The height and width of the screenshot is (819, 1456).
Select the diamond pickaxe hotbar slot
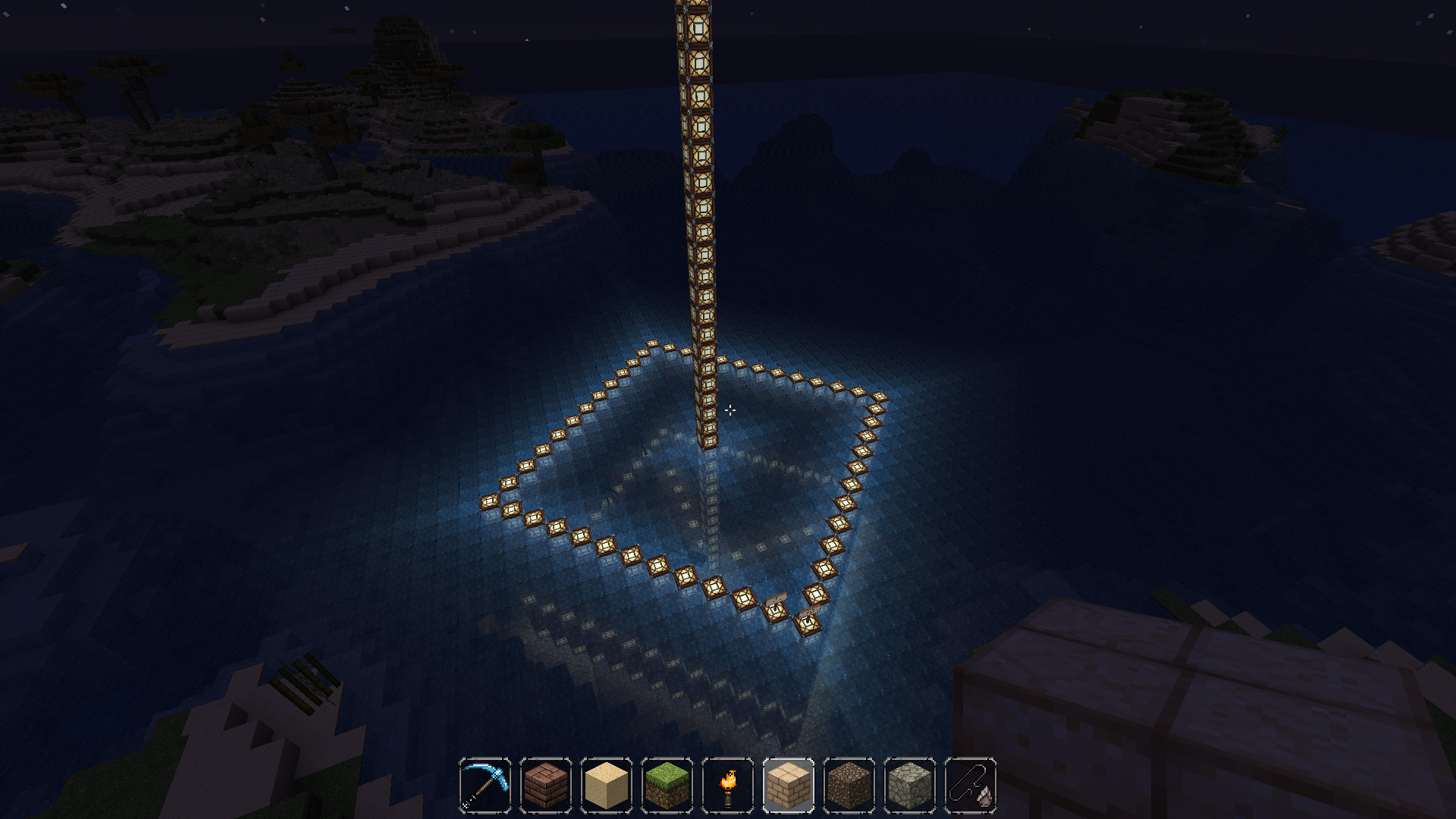coord(485,785)
